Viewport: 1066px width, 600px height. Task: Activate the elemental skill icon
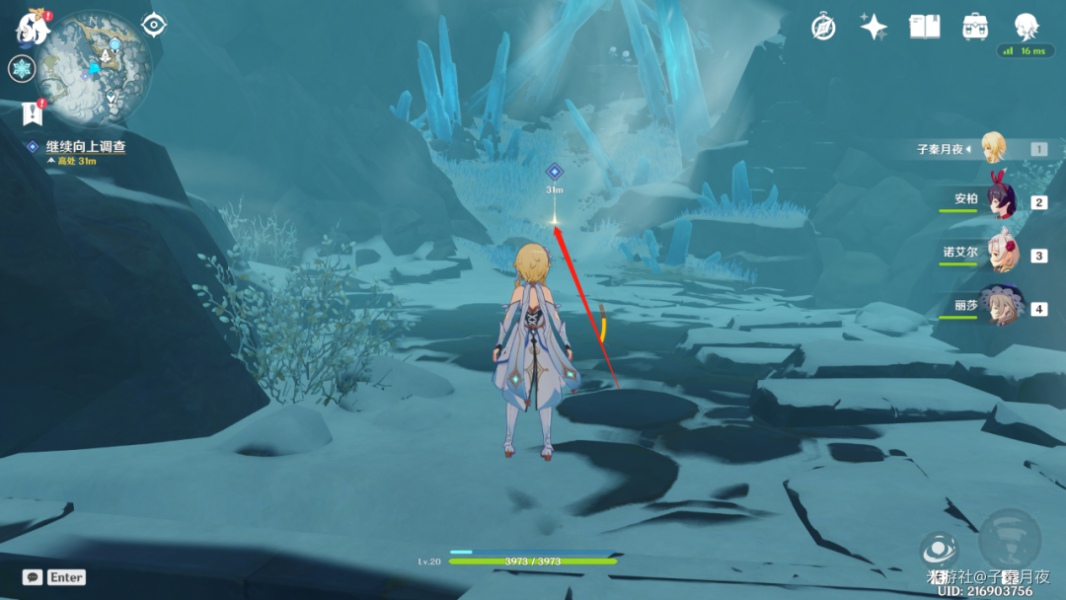(x=939, y=548)
